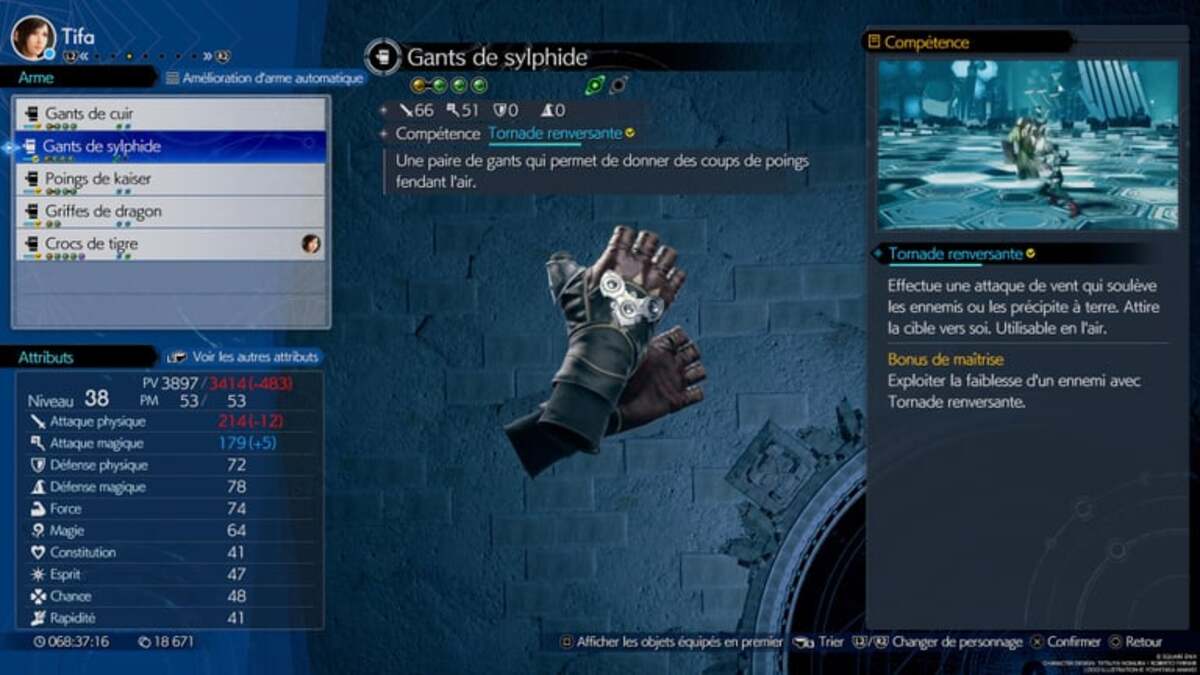Select the Crocs de tigre weapon
Viewport: 1200px width, 675px height.
pyautogui.click(x=170, y=244)
